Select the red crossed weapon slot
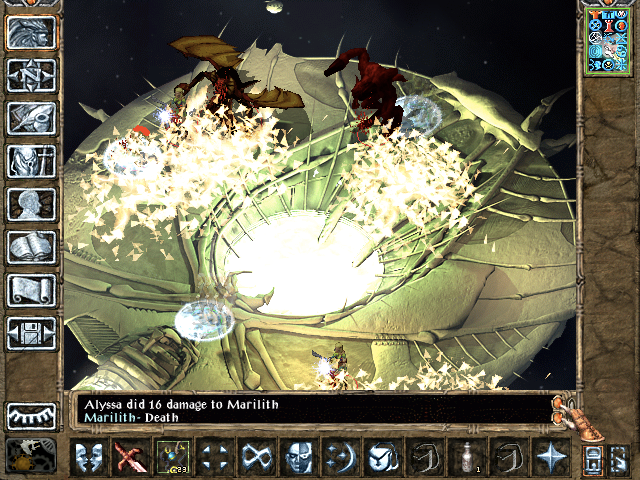The image size is (640, 480). click(x=130, y=457)
